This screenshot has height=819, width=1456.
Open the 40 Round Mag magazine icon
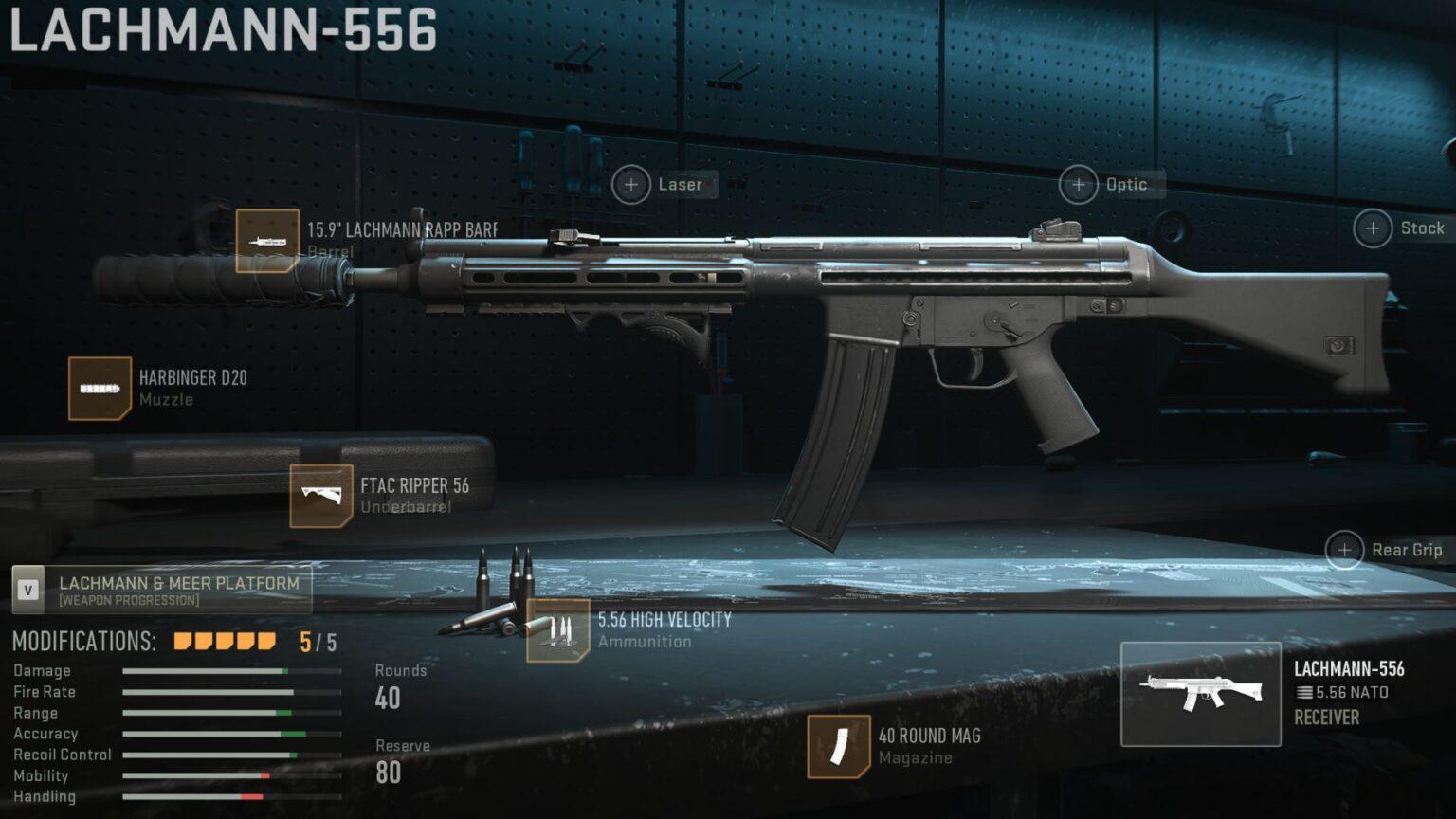[839, 744]
